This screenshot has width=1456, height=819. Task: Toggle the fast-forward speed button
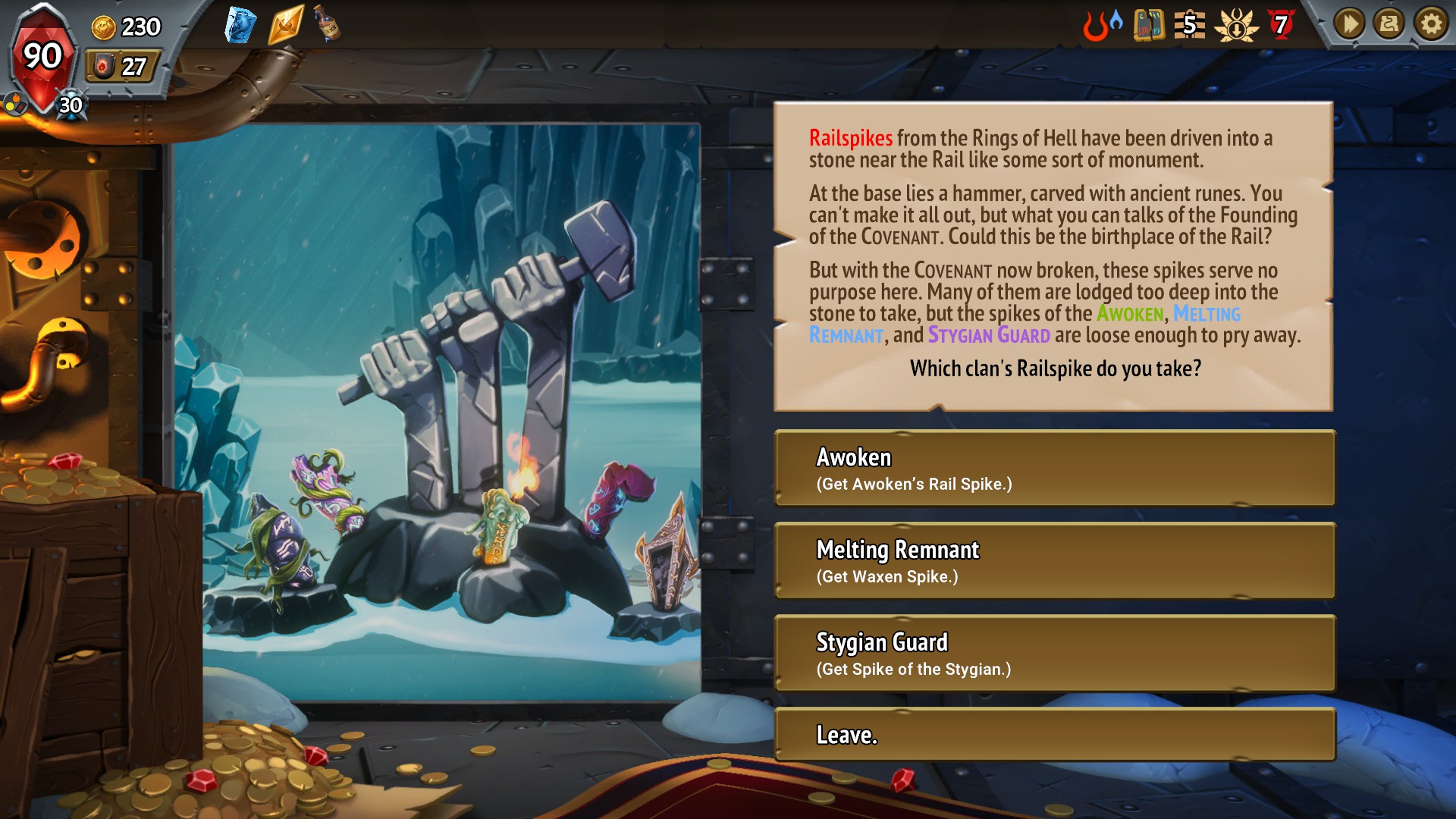click(x=1349, y=25)
